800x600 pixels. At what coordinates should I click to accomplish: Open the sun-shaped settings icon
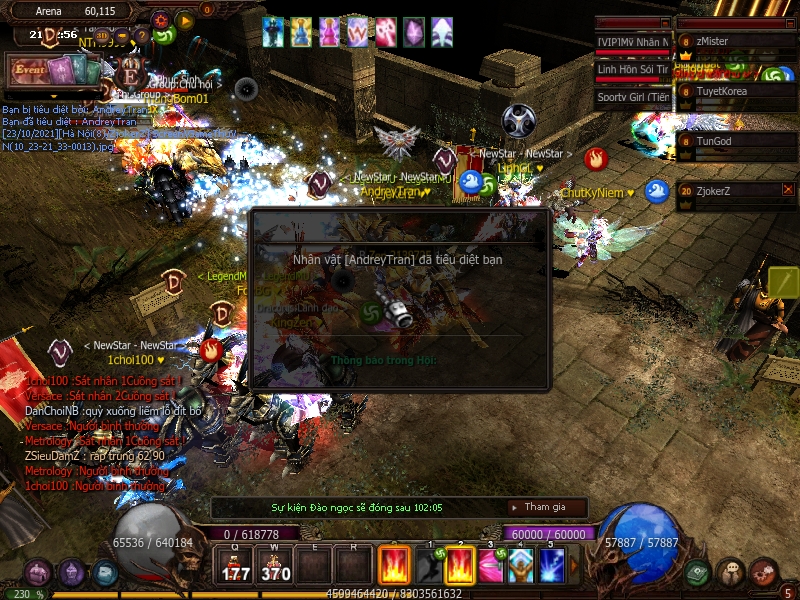(161, 19)
